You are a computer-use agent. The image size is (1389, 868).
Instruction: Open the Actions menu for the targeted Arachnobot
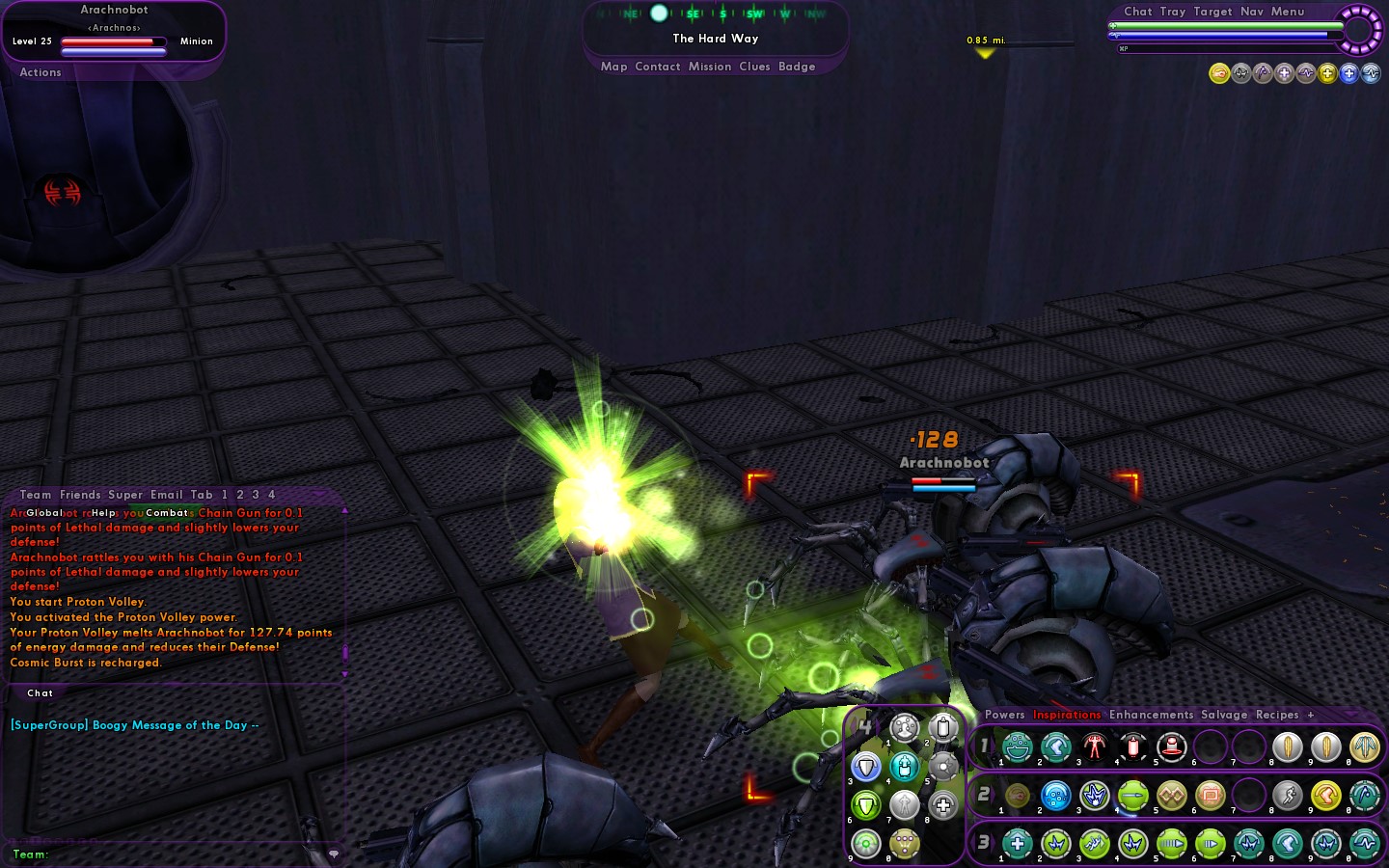tap(41, 72)
